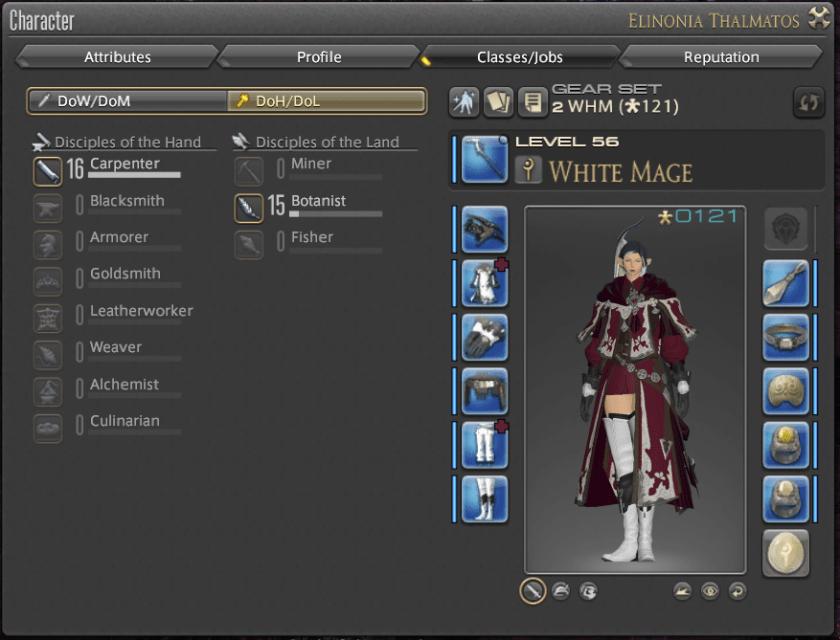840x640 pixels.
Task: Click the equipped necklace slot
Action: [x=785, y=337]
